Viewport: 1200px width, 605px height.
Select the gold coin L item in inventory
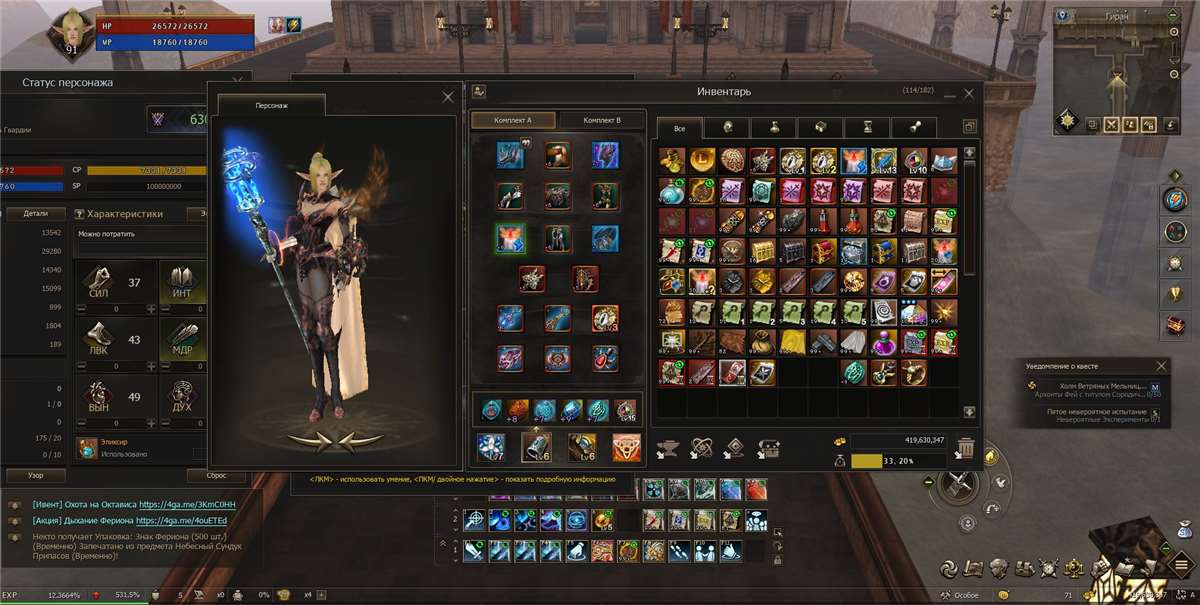point(701,159)
